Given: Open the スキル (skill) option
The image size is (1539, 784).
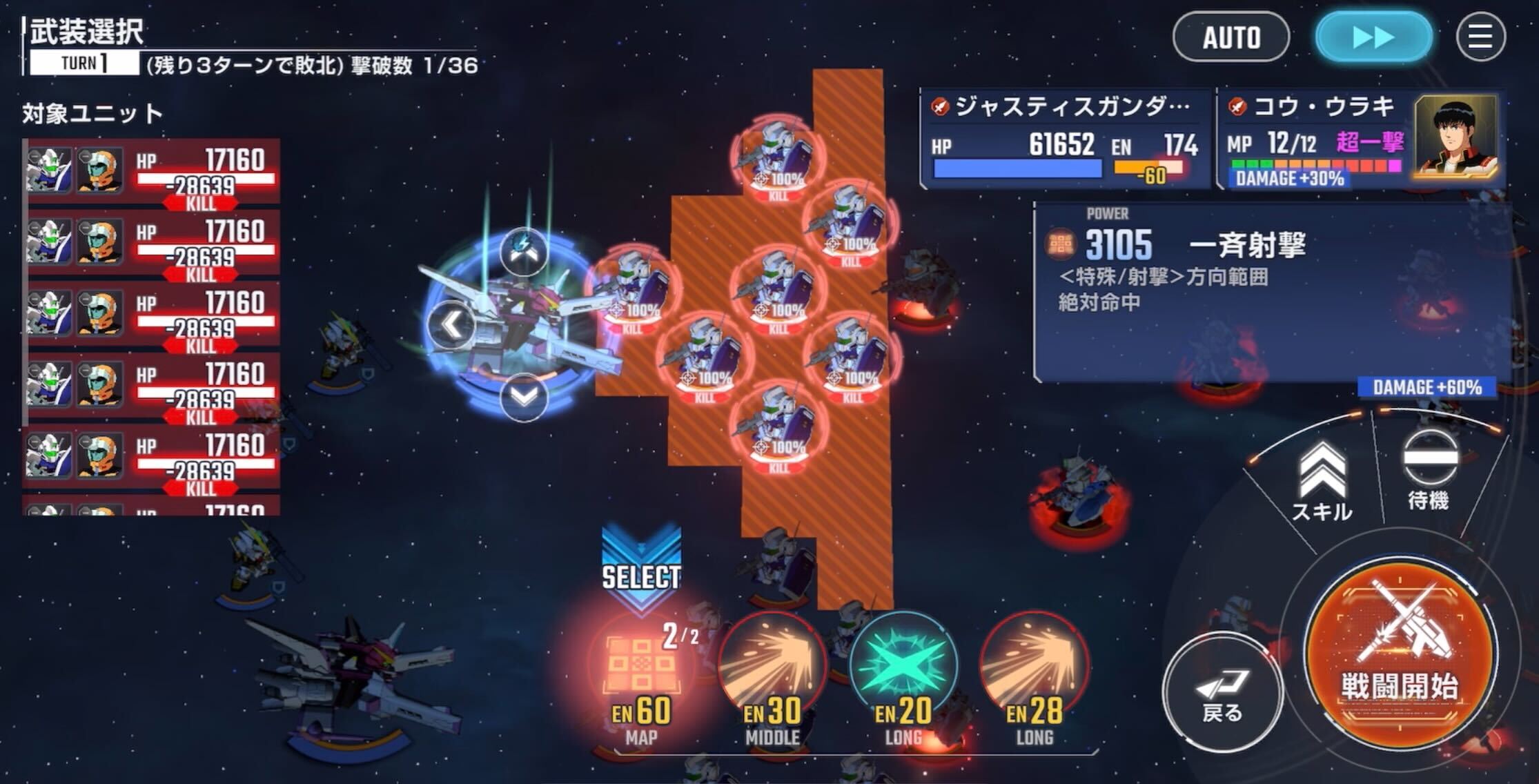Looking at the screenshot, I should [x=1322, y=476].
